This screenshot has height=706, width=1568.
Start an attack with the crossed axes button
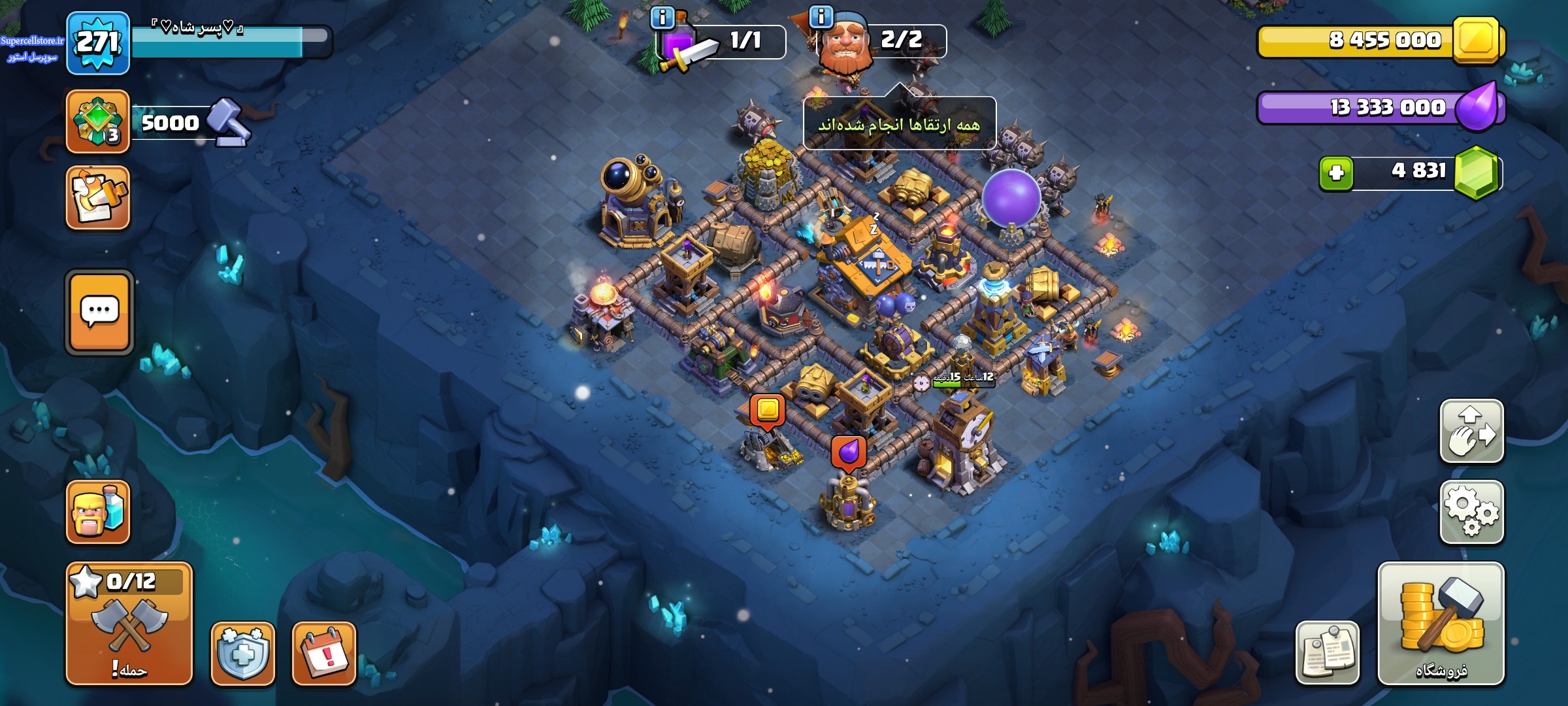tap(129, 623)
